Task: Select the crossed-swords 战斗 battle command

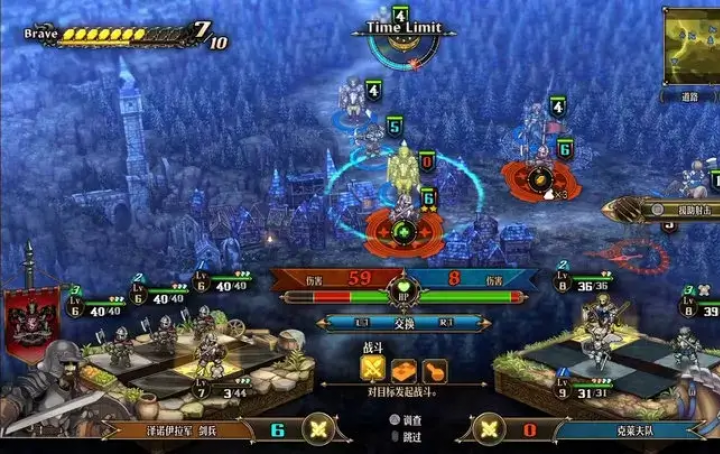Action: 374,371
